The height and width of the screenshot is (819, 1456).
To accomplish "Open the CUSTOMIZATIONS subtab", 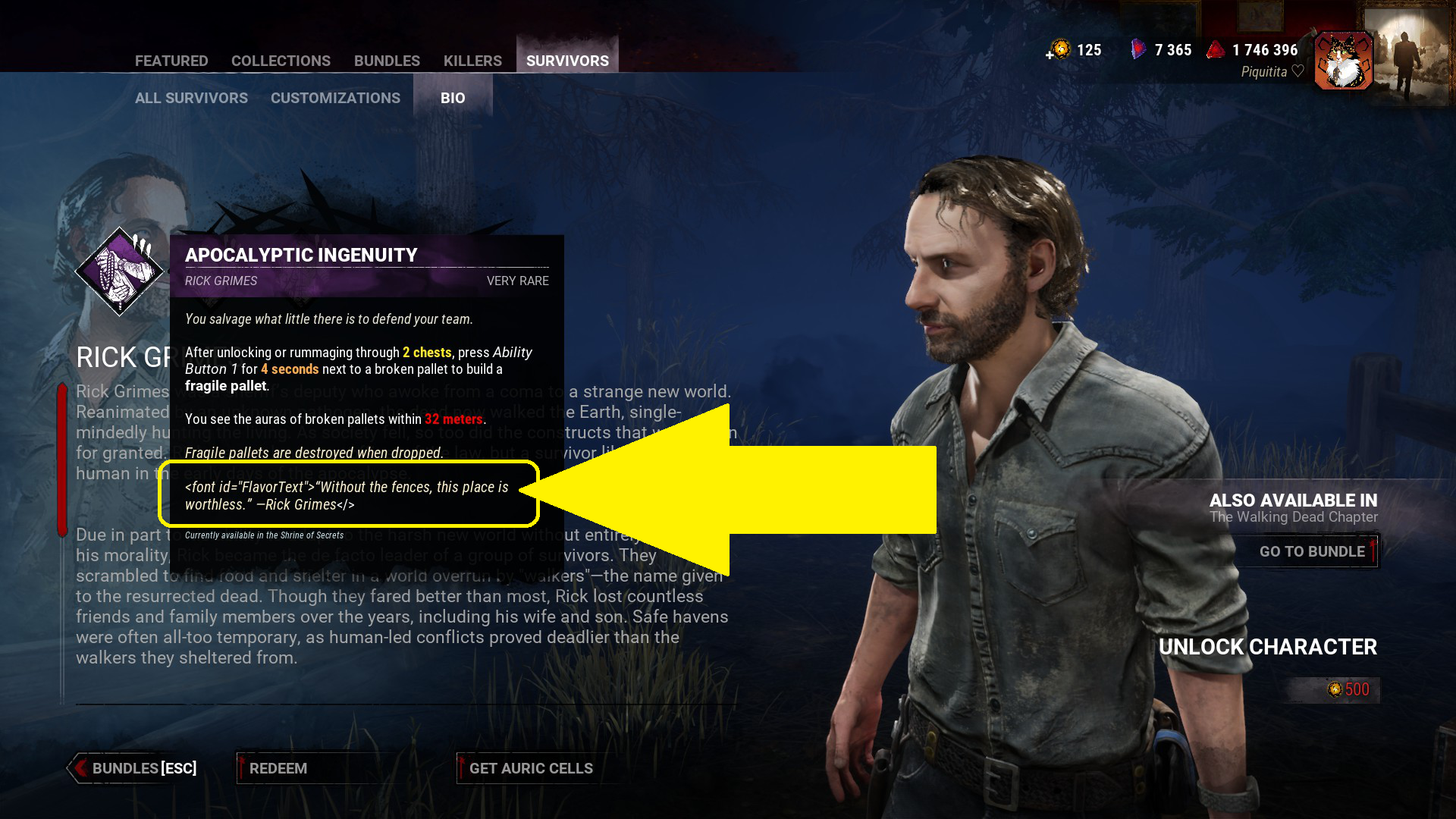I will pos(335,98).
